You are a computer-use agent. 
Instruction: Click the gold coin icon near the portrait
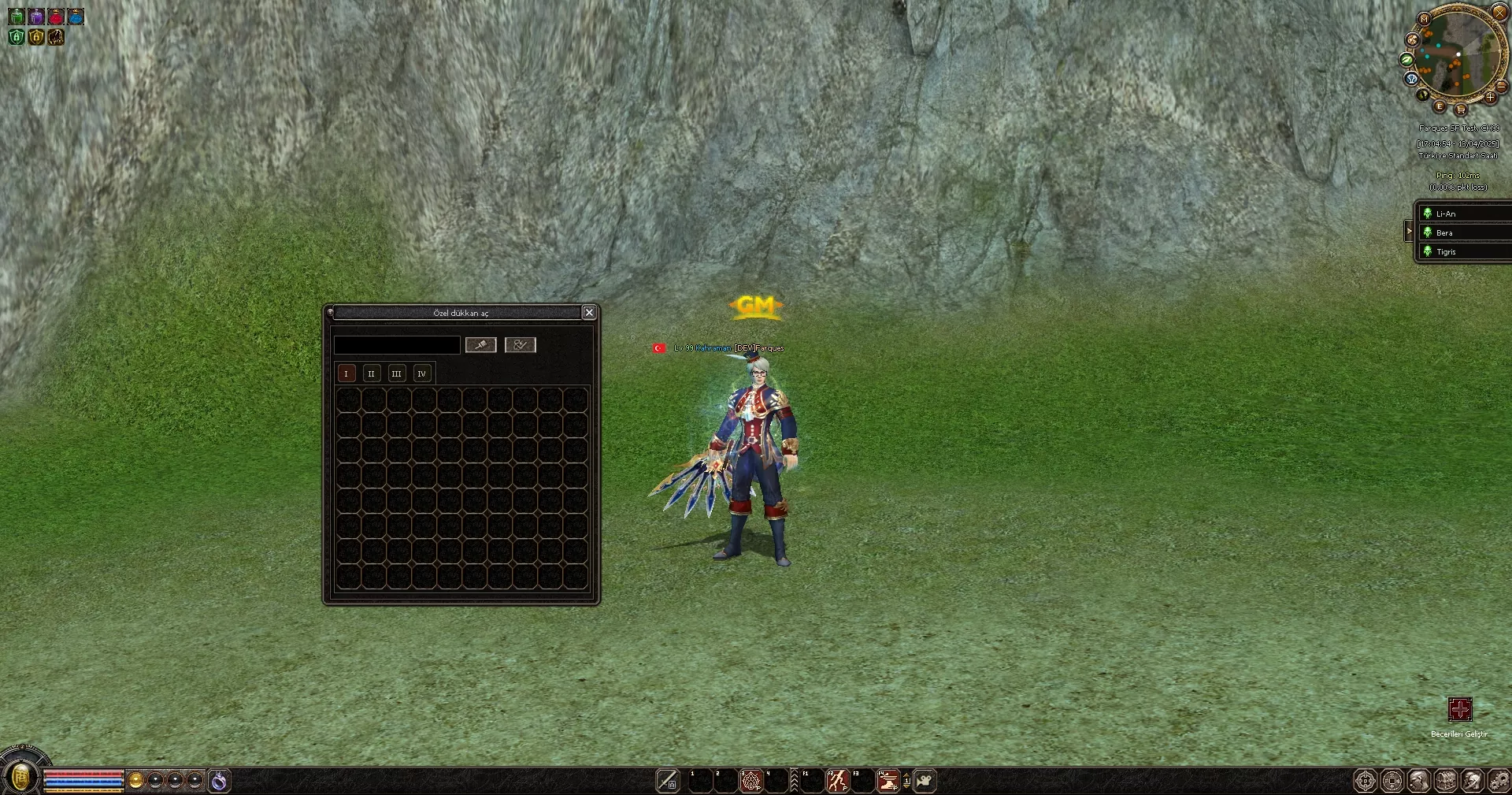pos(135,779)
